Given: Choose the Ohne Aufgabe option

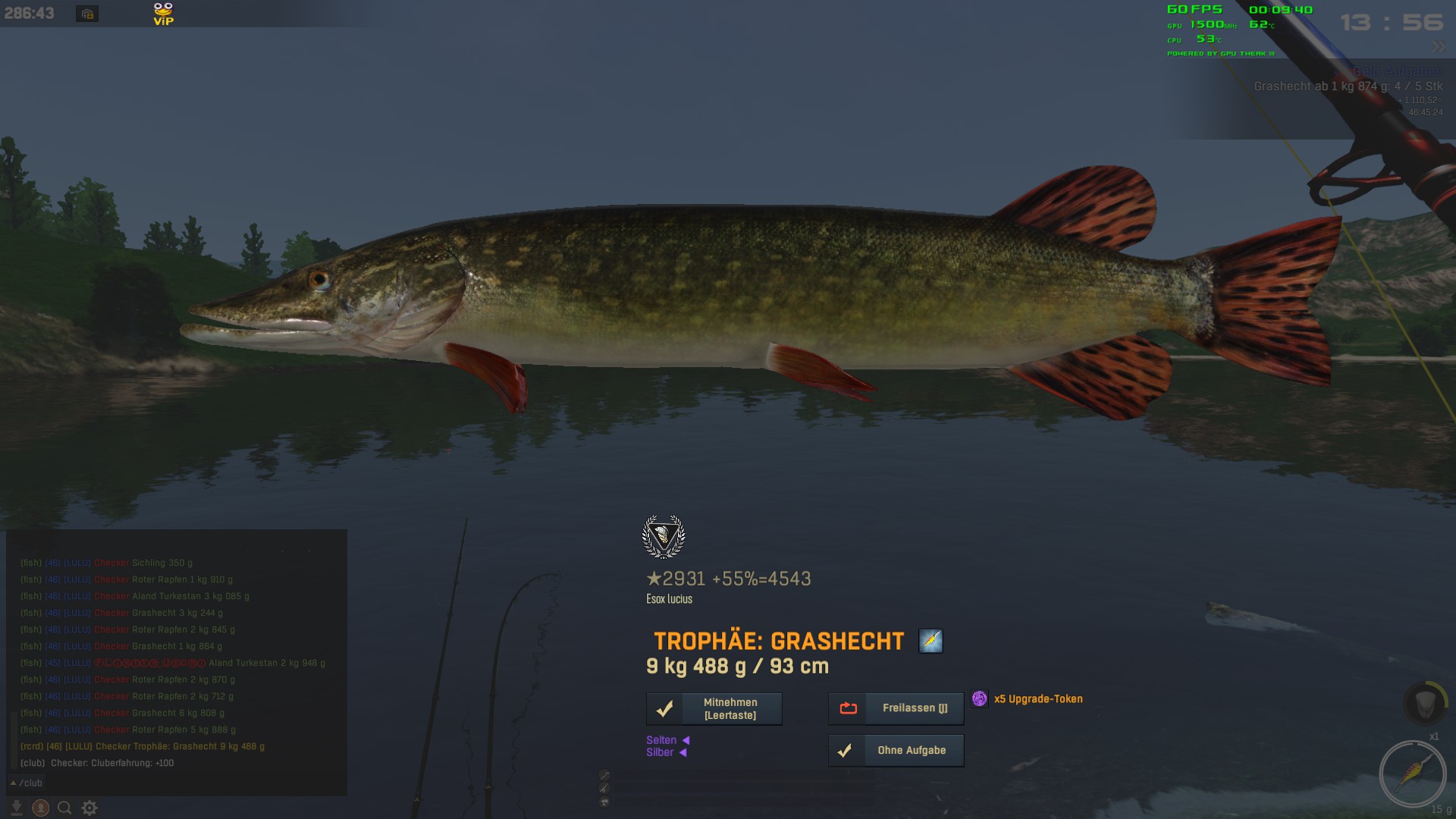Looking at the screenshot, I should click(896, 751).
